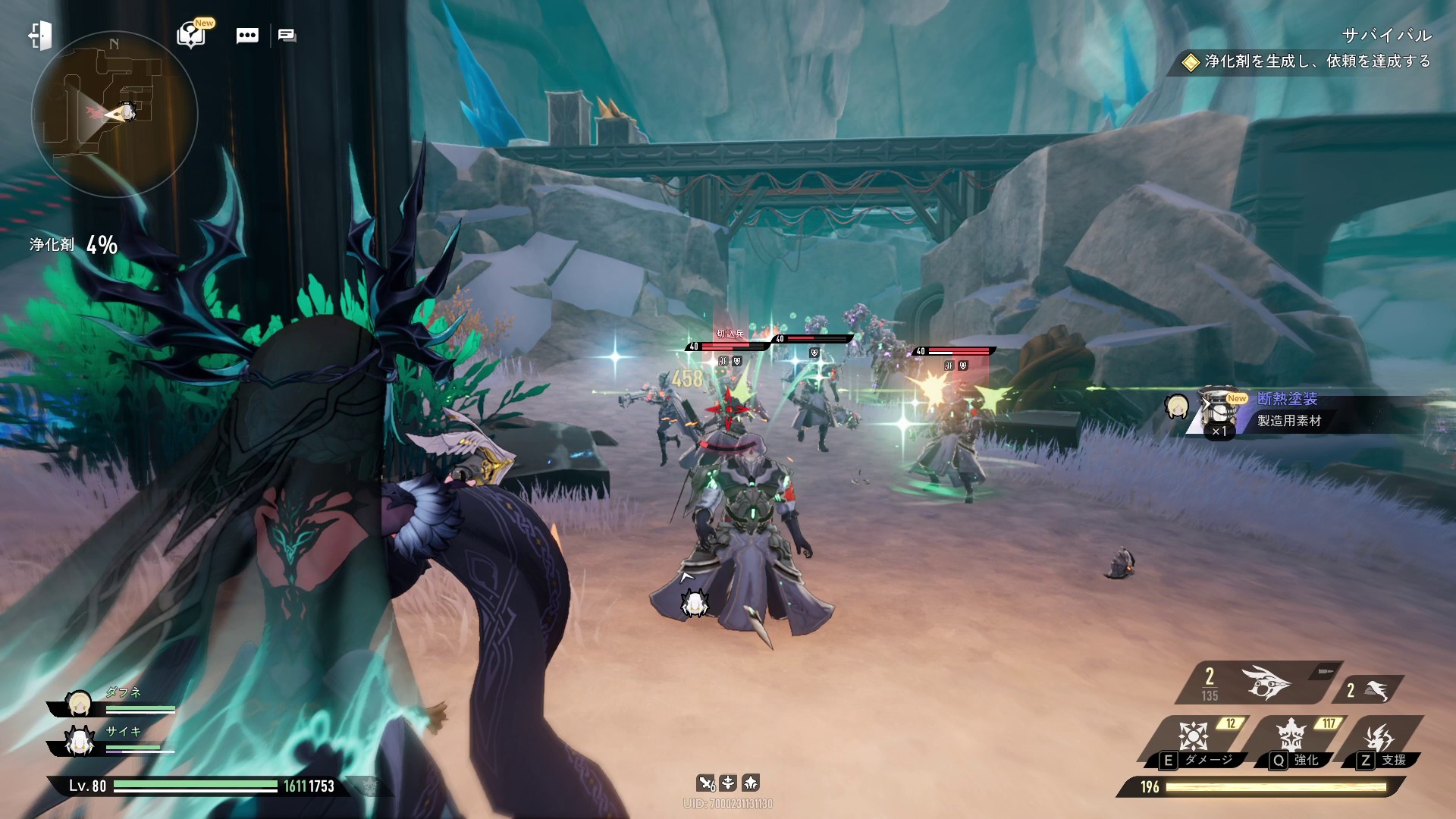The image size is (1456, 819).
Task: Click the insulation coating loot notification
Action: coord(1289,409)
